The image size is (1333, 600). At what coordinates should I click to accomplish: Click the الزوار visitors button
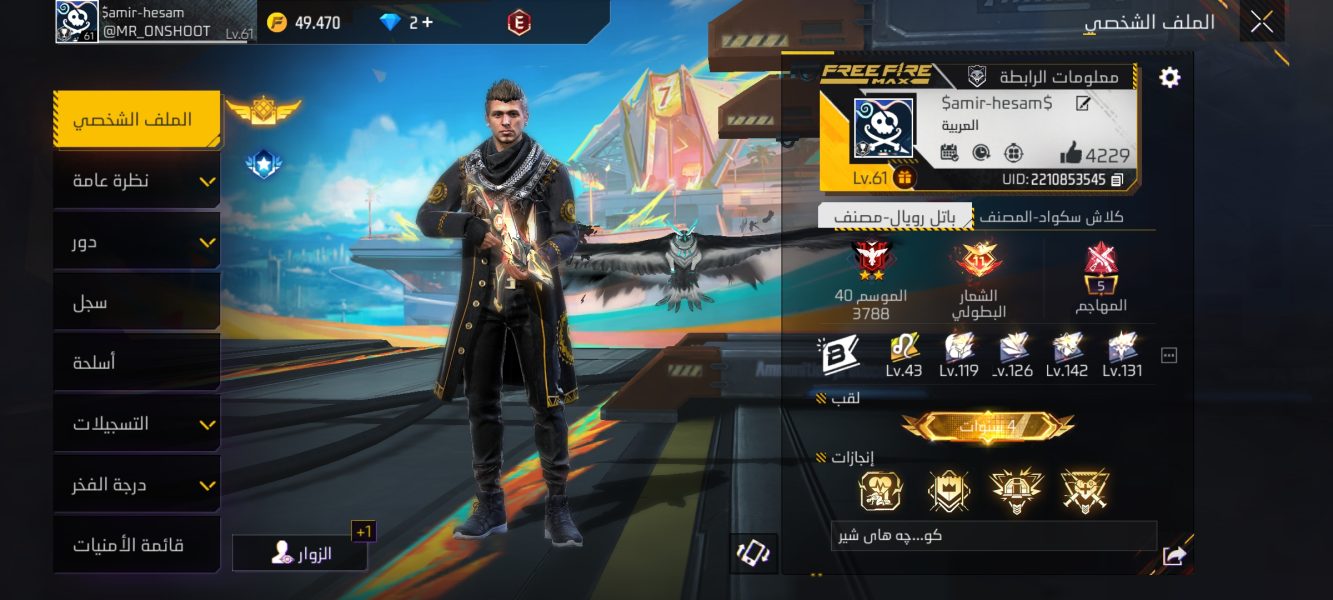point(300,553)
